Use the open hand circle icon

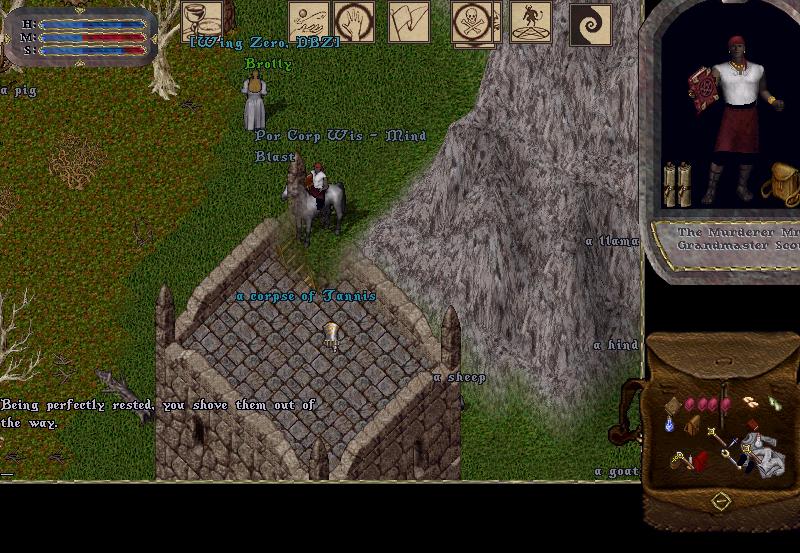coord(354,21)
